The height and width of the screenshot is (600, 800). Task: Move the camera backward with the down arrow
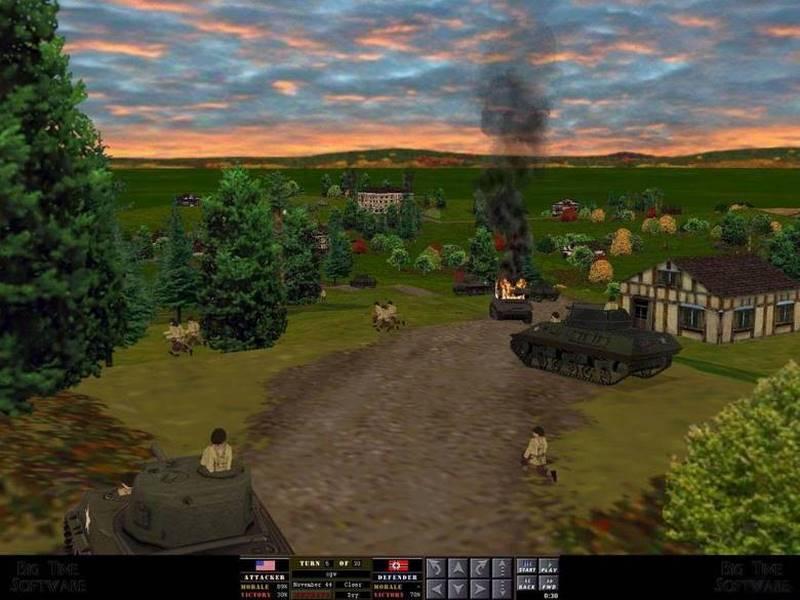pyautogui.click(x=458, y=589)
